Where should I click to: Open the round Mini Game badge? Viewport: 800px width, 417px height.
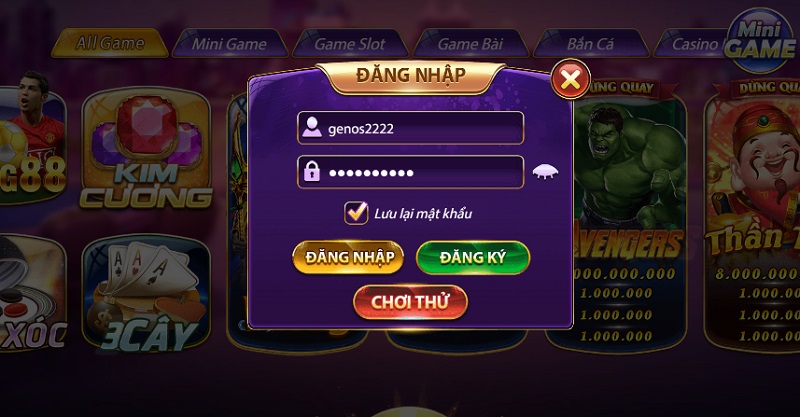pyautogui.click(x=760, y=42)
